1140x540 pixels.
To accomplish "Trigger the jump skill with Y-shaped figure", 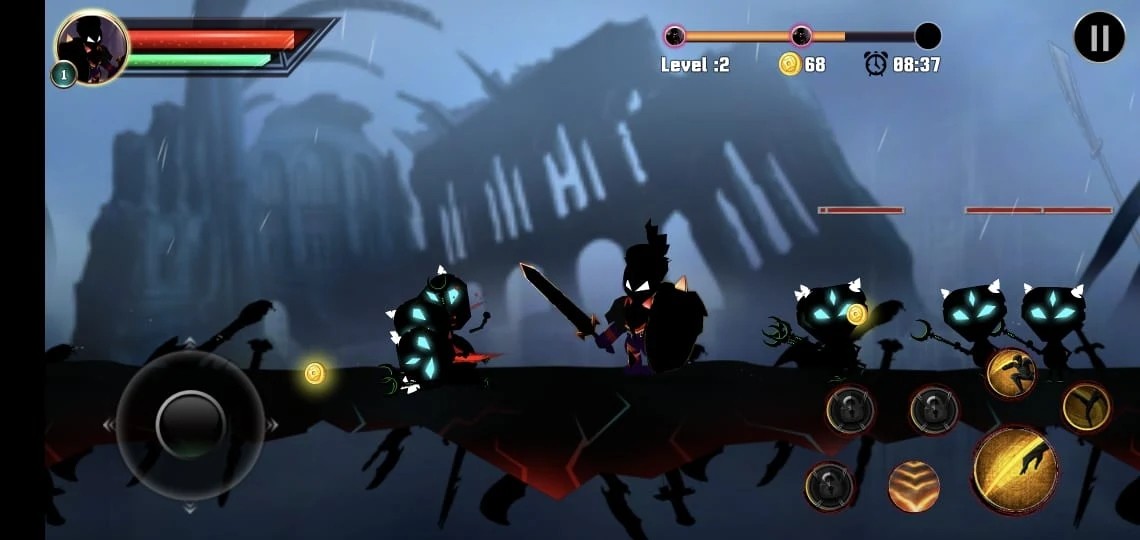I will 1087,407.
